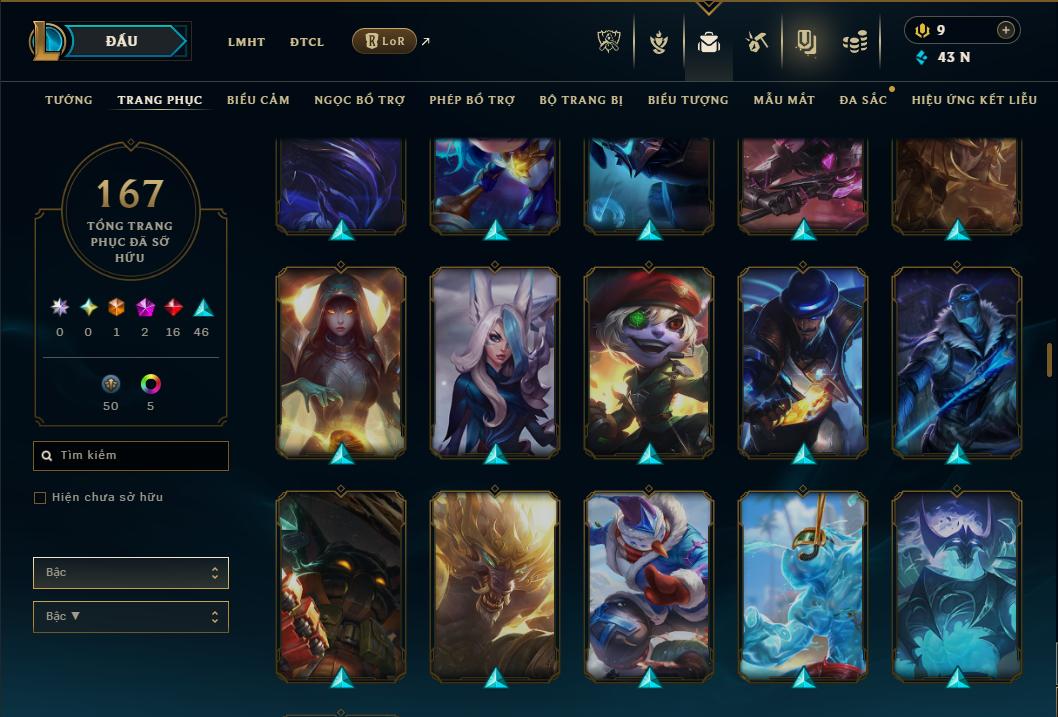Open the LoR external link
This screenshot has height=717, width=1058.
[385, 41]
